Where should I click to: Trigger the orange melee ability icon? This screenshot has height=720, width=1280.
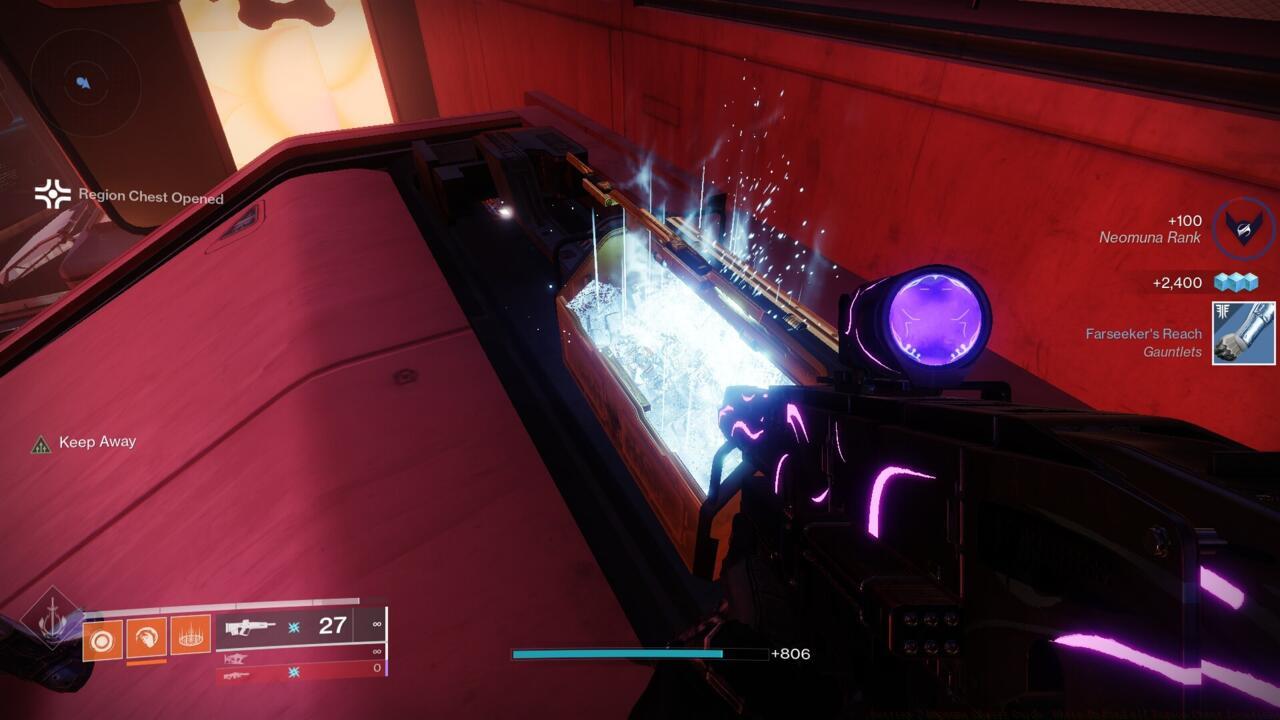coord(146,637)
